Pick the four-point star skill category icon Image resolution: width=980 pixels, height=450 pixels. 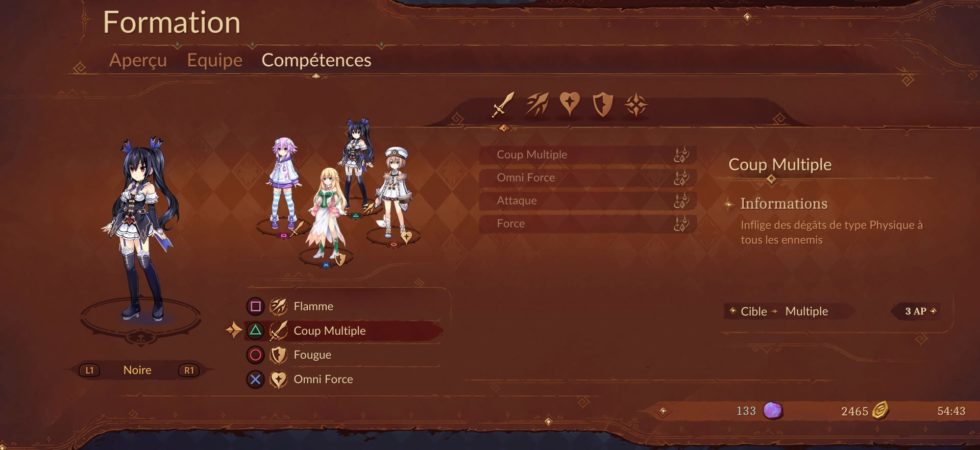click(636, 104)
